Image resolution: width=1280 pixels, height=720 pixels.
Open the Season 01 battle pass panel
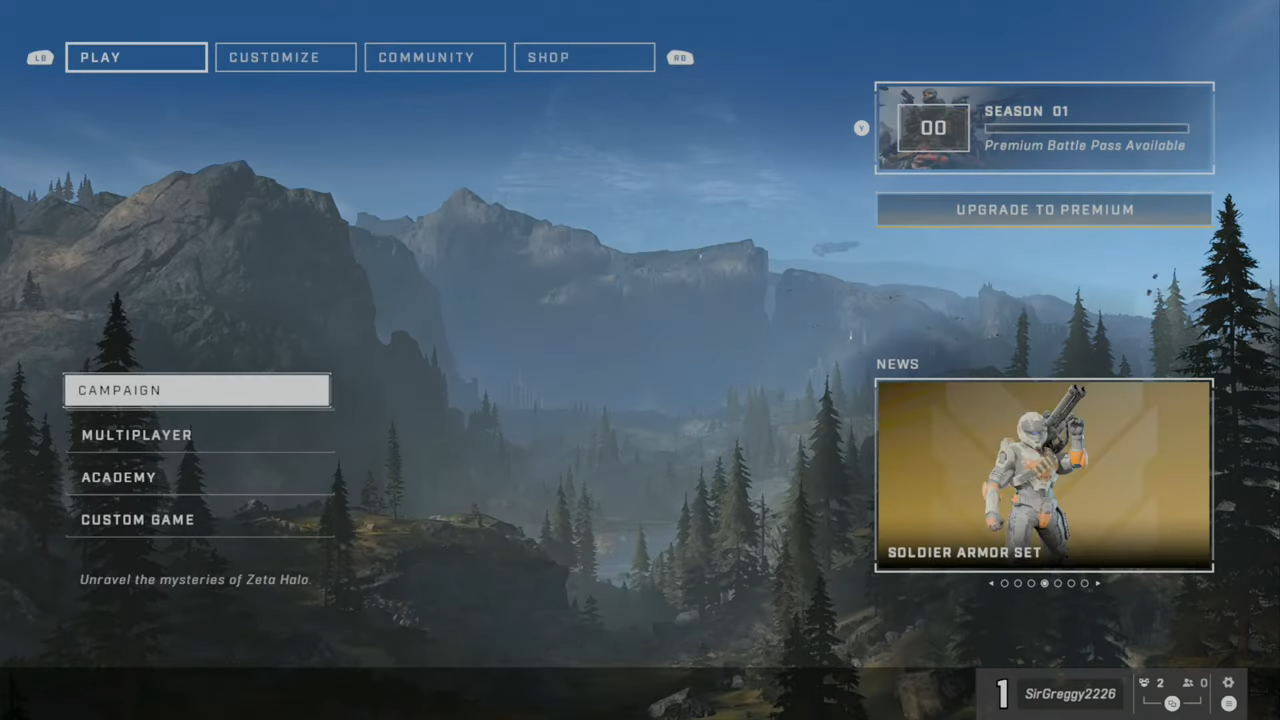click(1044, 128)
